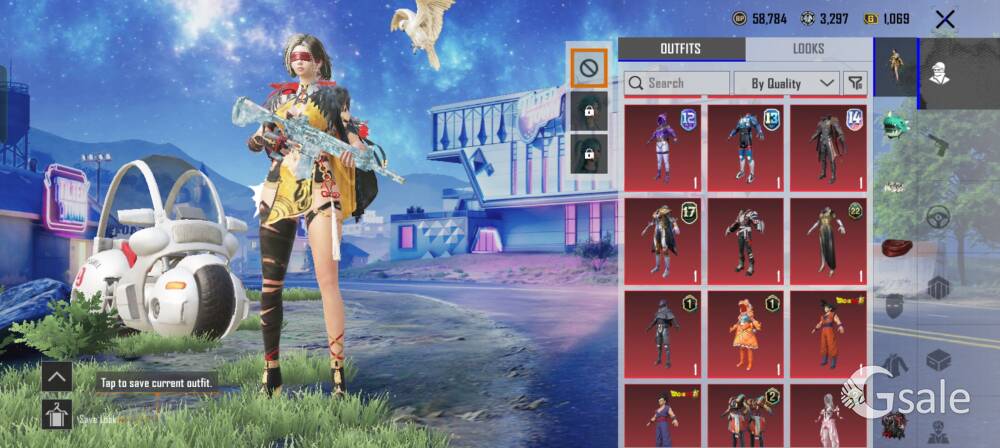Open the masked character face category

pyautogui.click(x=938, y=74)
